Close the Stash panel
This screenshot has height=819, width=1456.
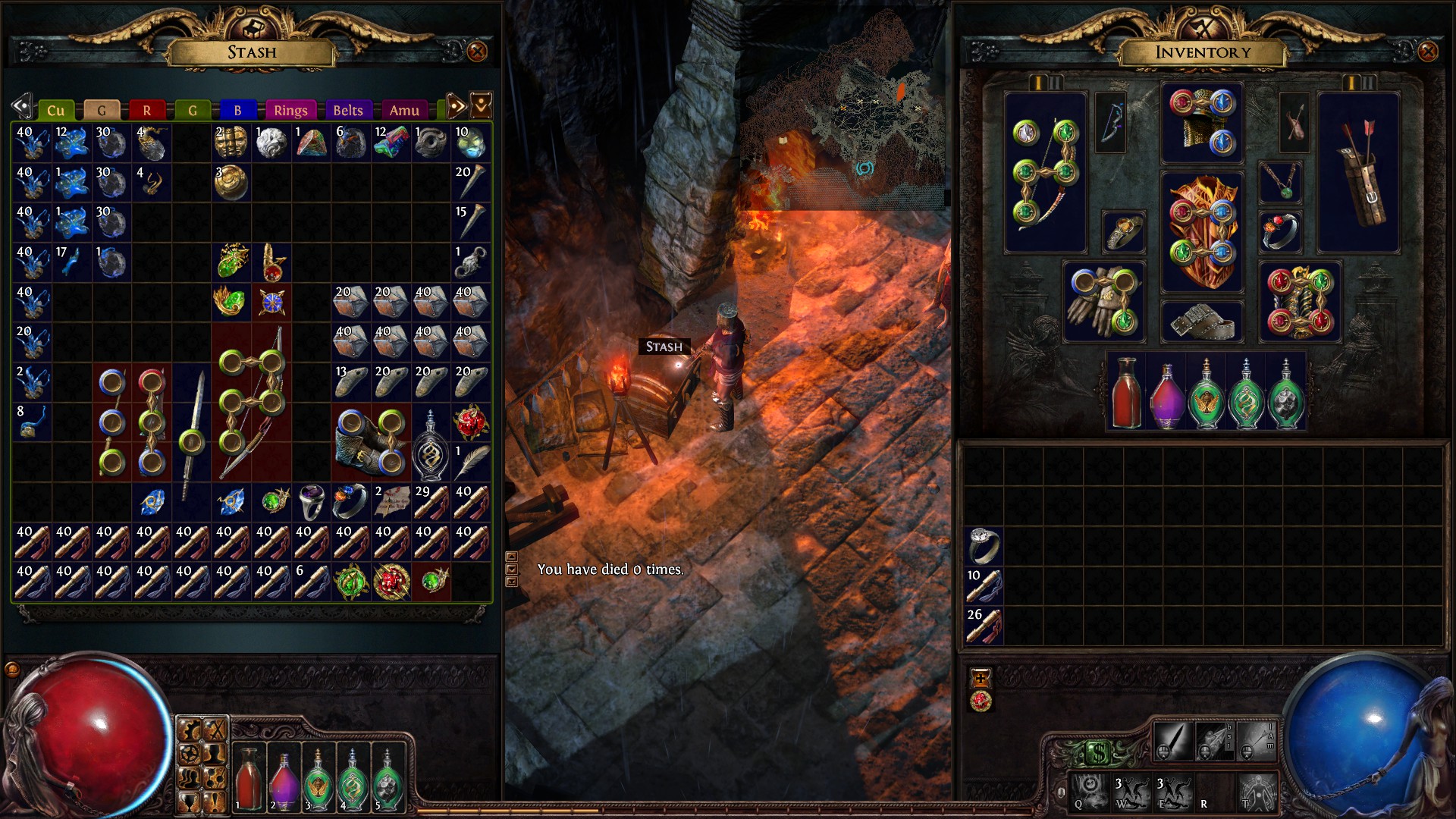477,52
